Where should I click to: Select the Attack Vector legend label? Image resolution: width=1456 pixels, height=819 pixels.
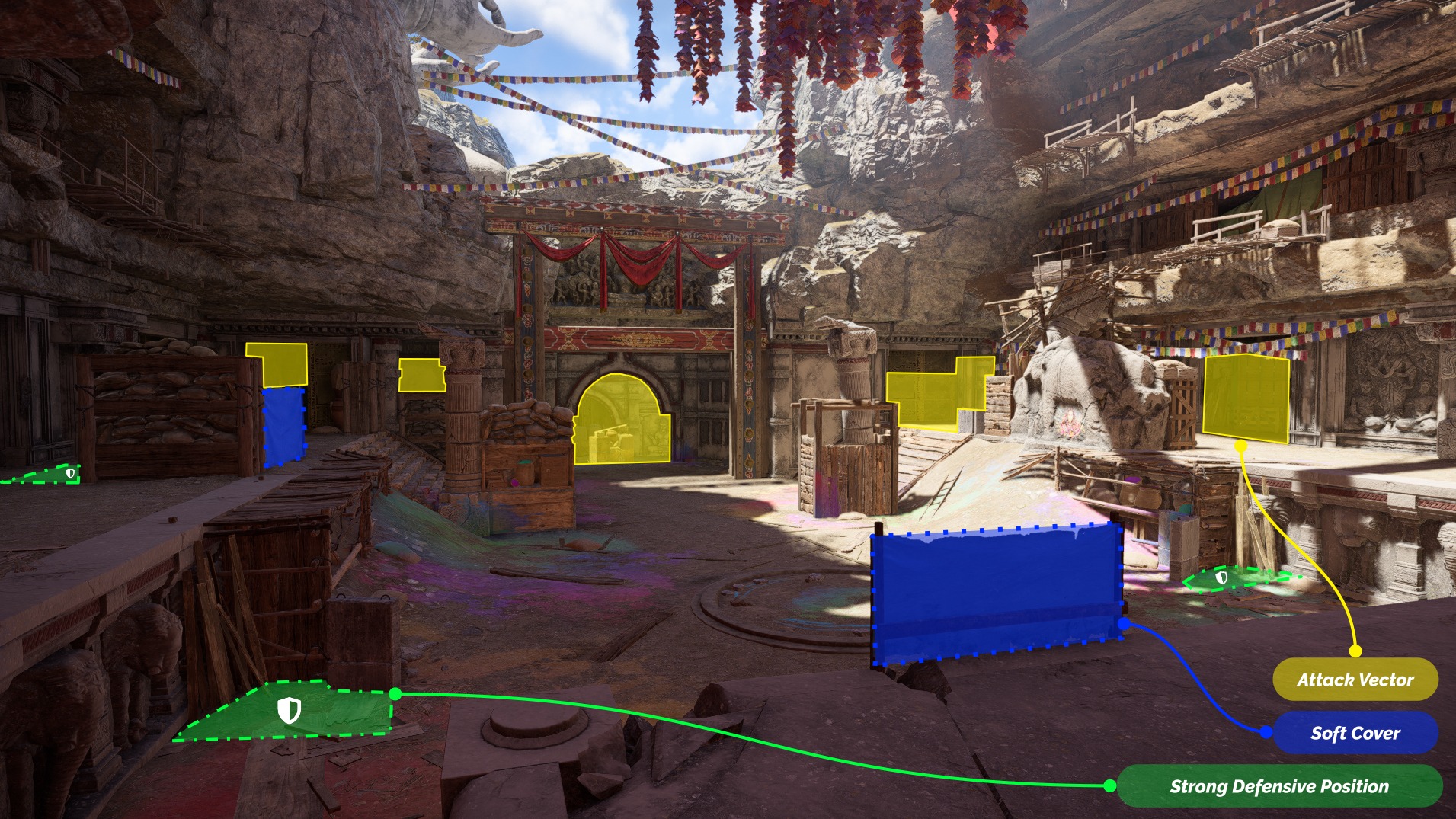point(1355,679)
